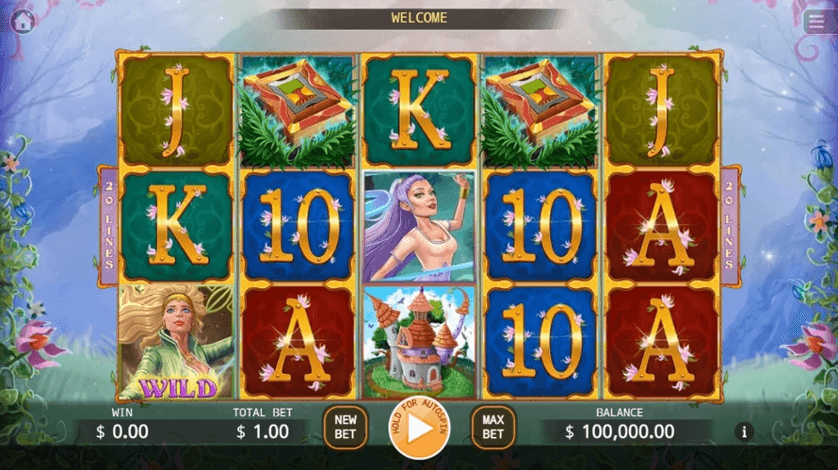Go to the home screen
838x470 pixels.
pos(22,22)
